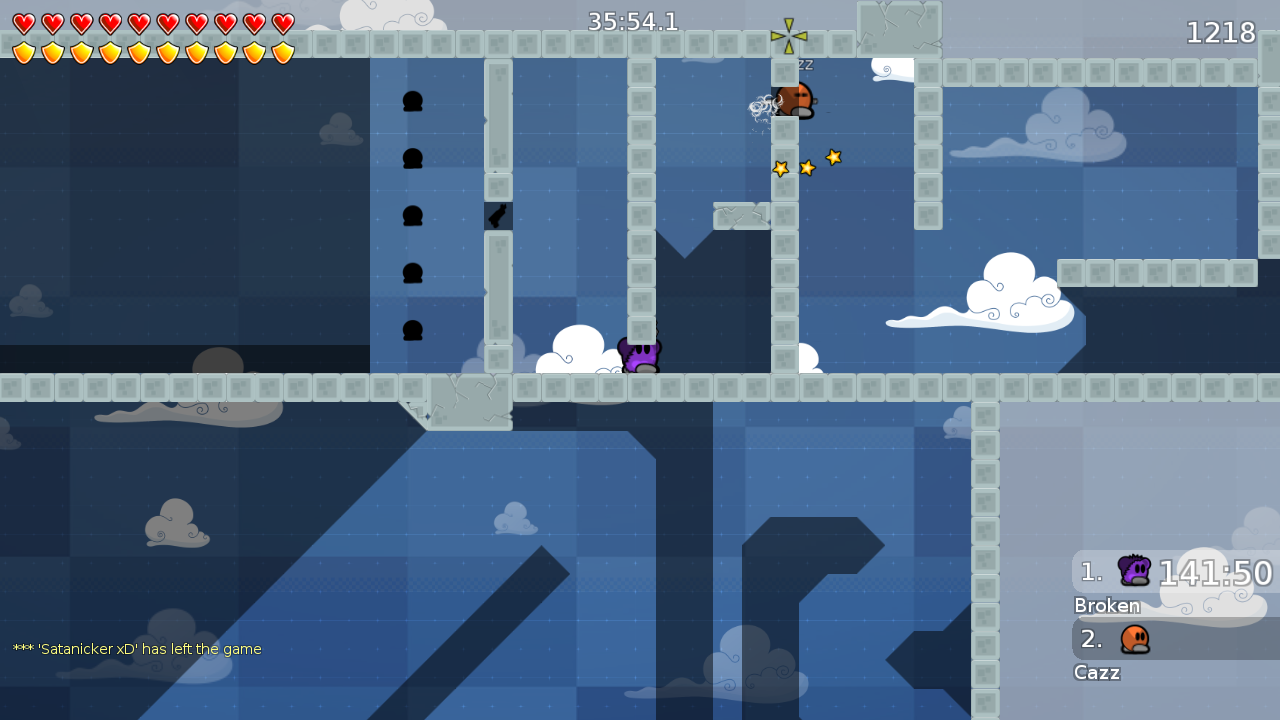Screen dimensions: 1280x720
Task: Click the middle yellow star near the pillar
Action: point(807,167)
